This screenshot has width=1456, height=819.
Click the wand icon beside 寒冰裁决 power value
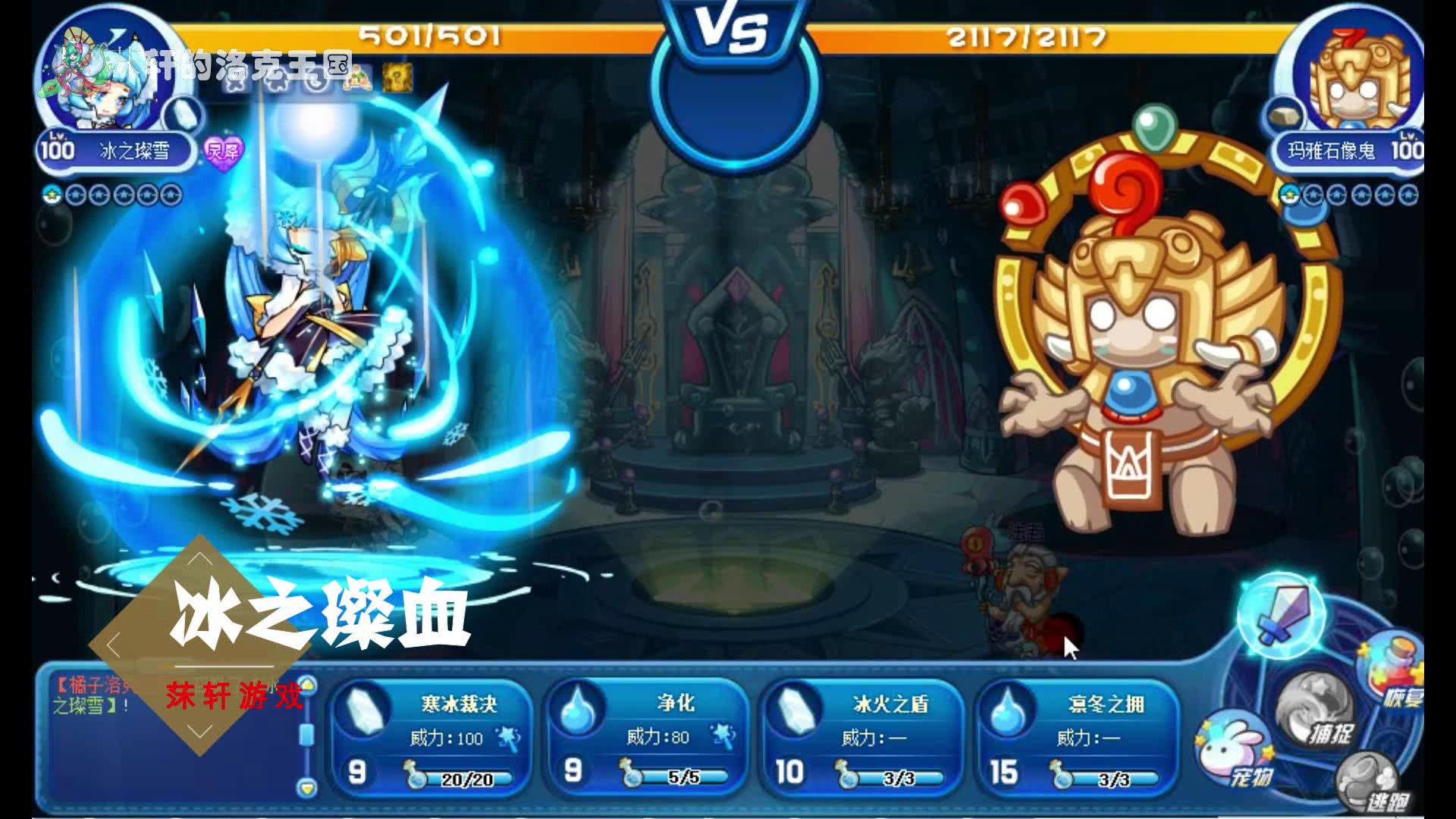click(507, 739)
